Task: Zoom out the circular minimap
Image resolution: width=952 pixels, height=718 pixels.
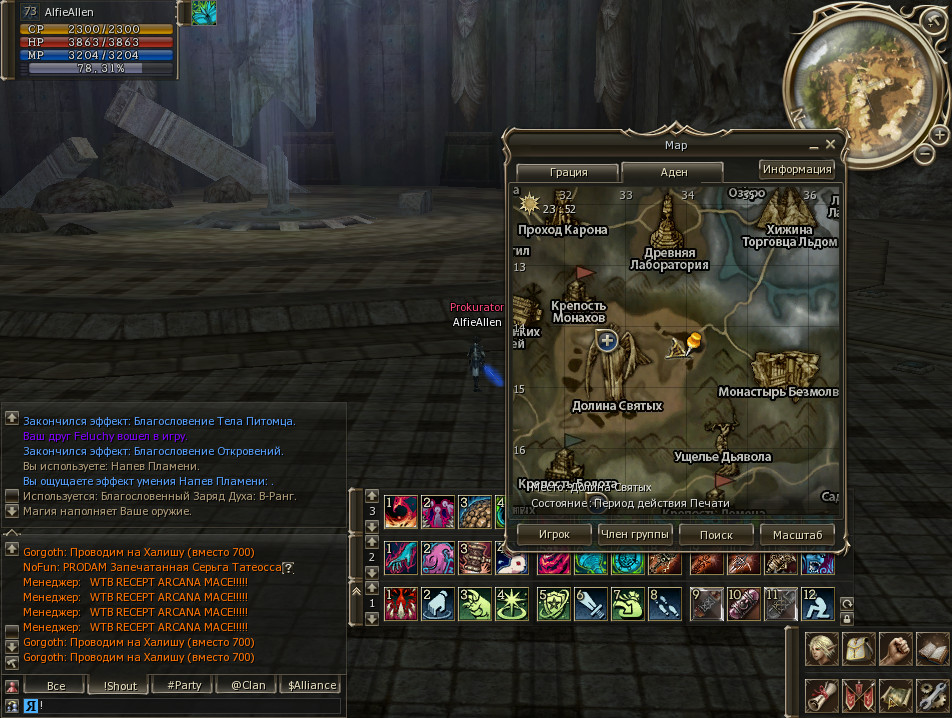Action: (925, 153)
